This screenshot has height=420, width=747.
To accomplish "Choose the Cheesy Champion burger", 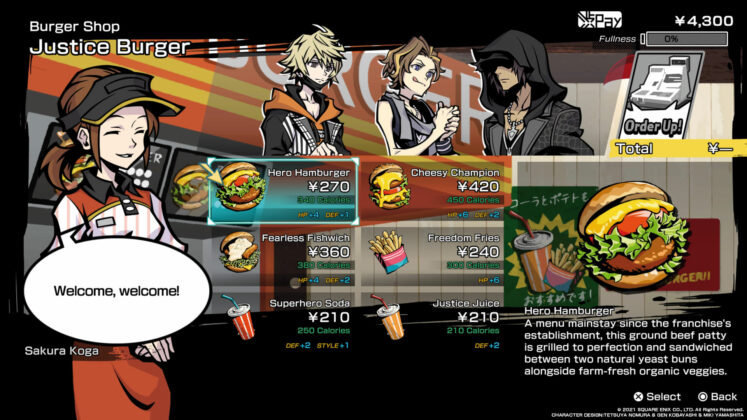I will pyautogui.click(x=435, y=189).
